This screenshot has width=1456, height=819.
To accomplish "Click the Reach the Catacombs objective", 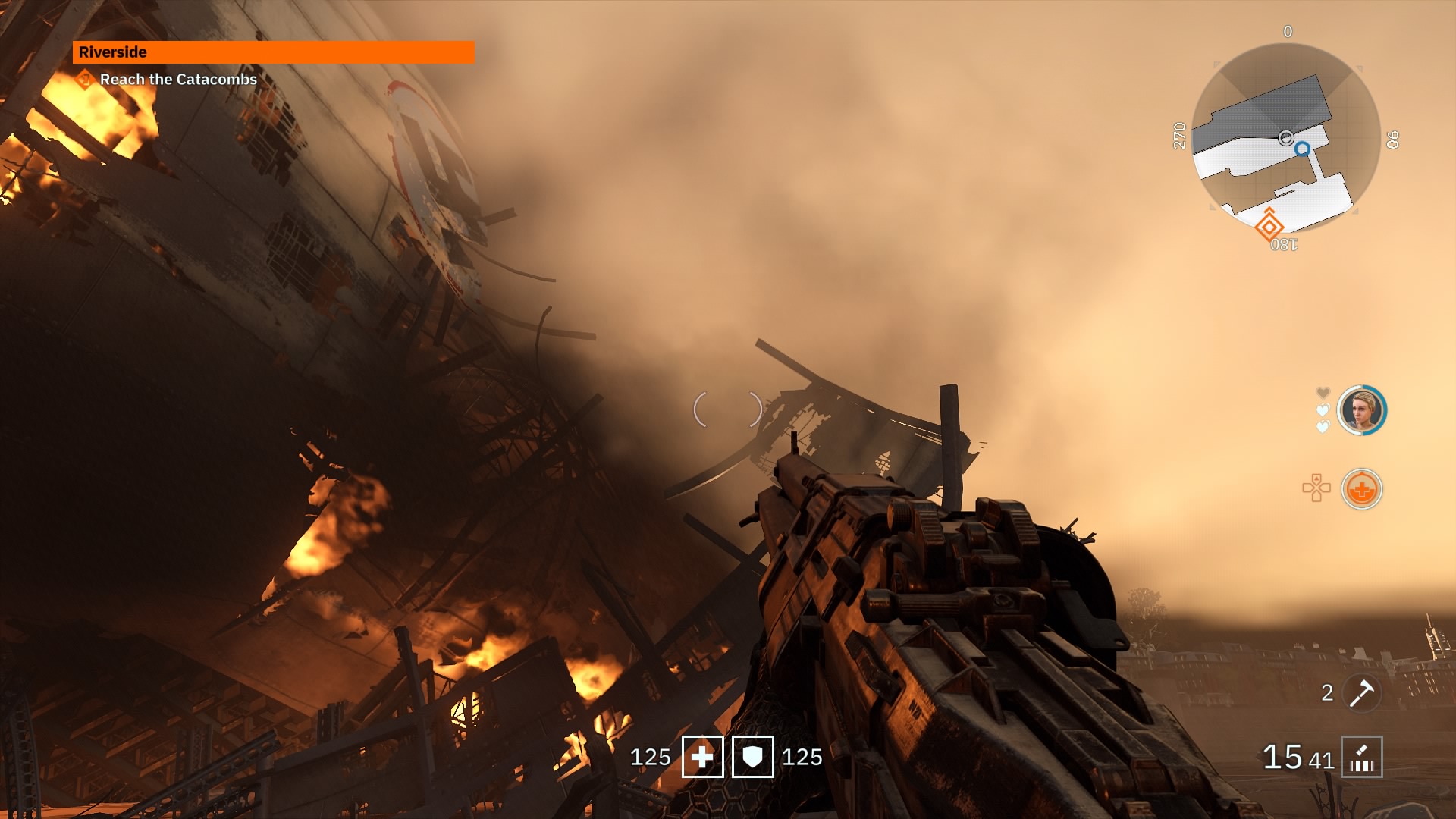I will point(177,80).
